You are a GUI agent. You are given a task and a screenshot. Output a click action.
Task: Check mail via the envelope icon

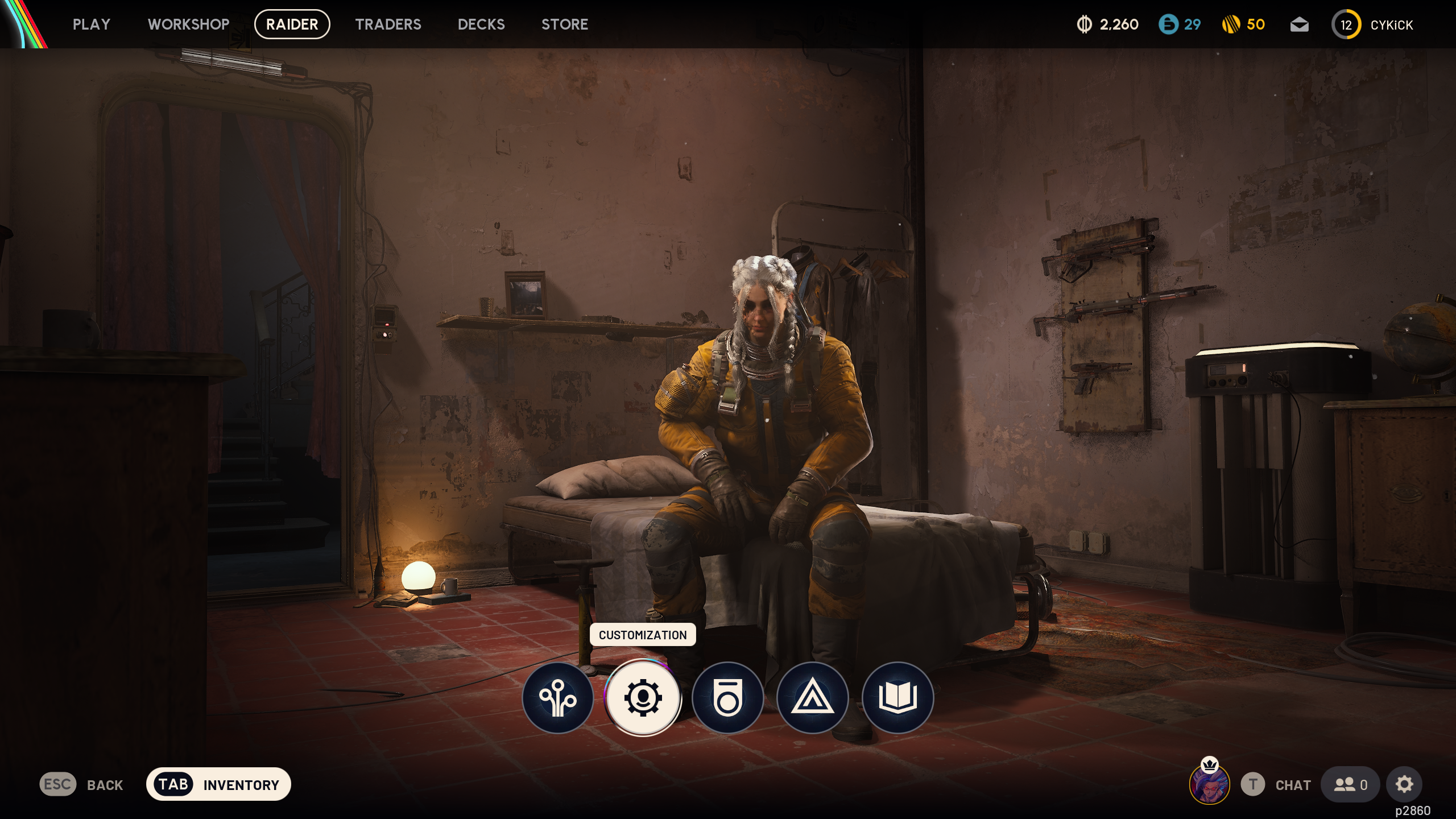coord(1301,24)
